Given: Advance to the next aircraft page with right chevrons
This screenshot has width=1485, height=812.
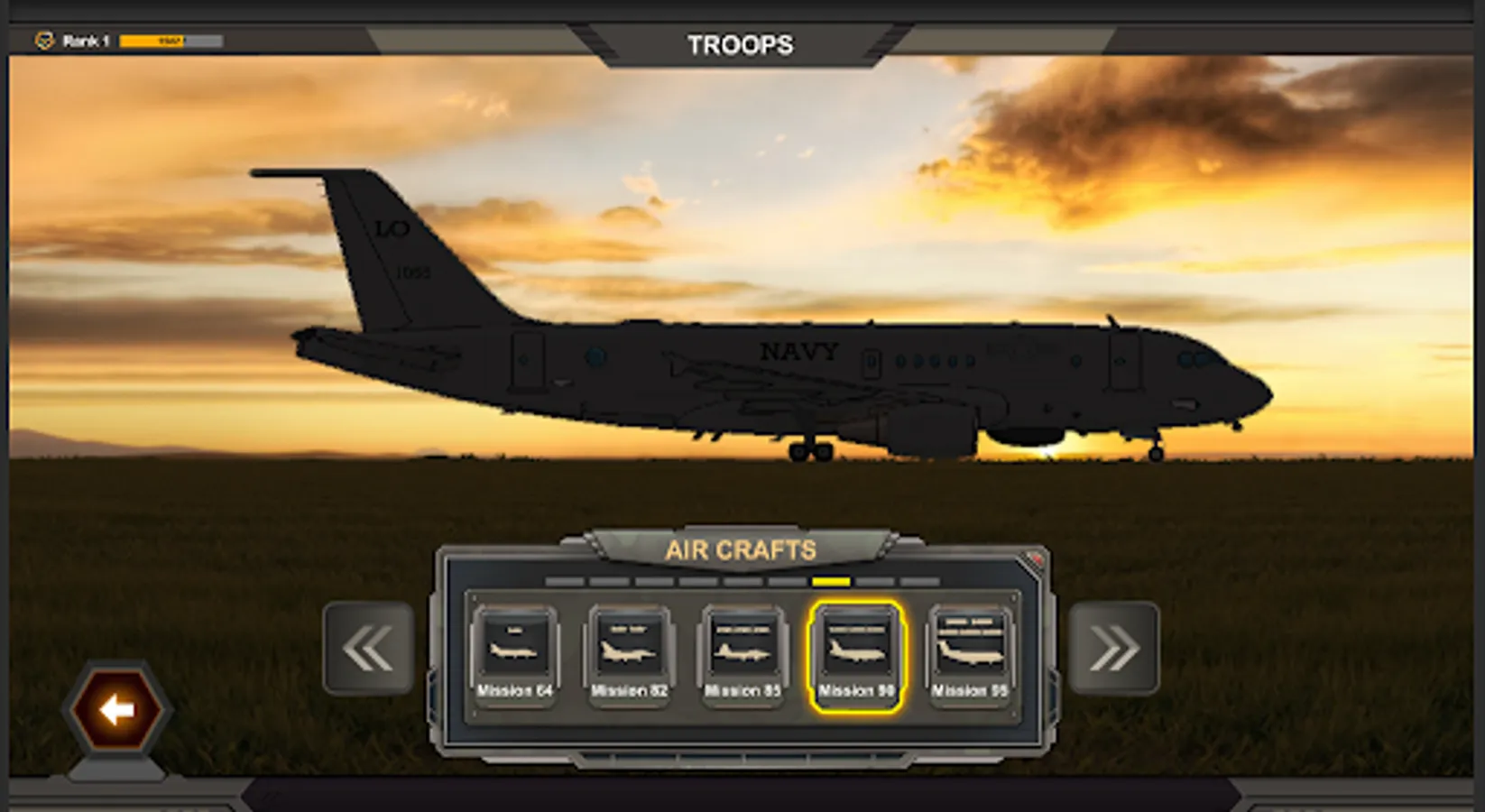Looking at the screenshot, I should 1115,648.
